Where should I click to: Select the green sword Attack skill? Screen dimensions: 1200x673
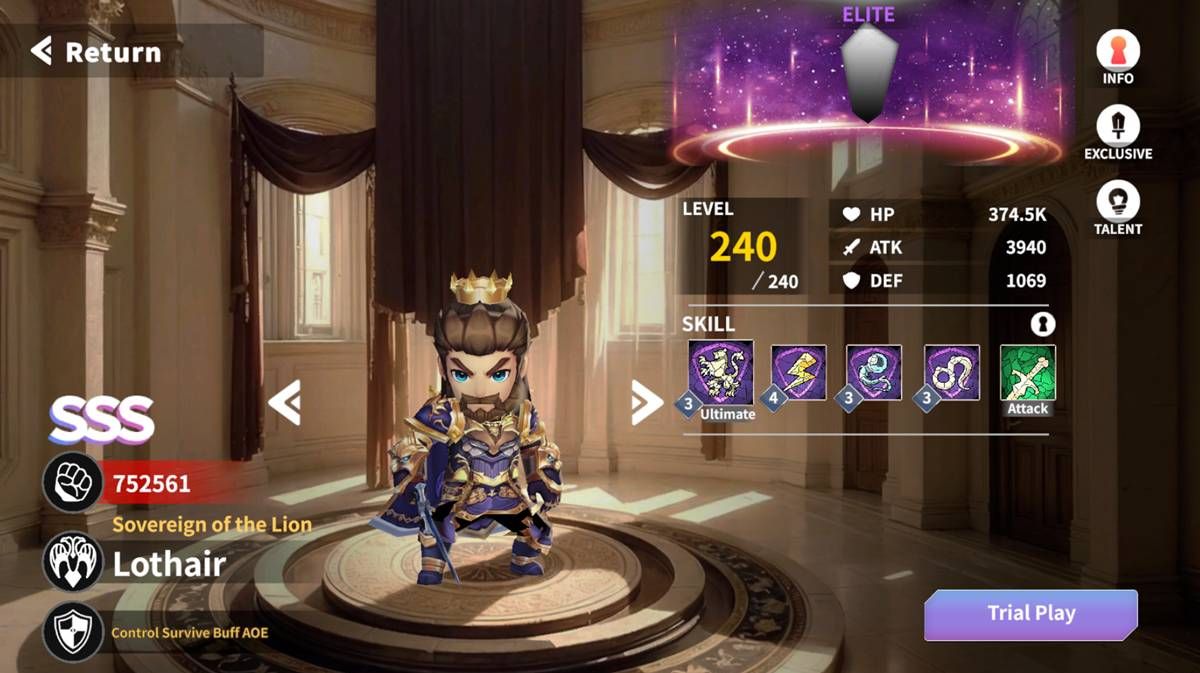1028,373
